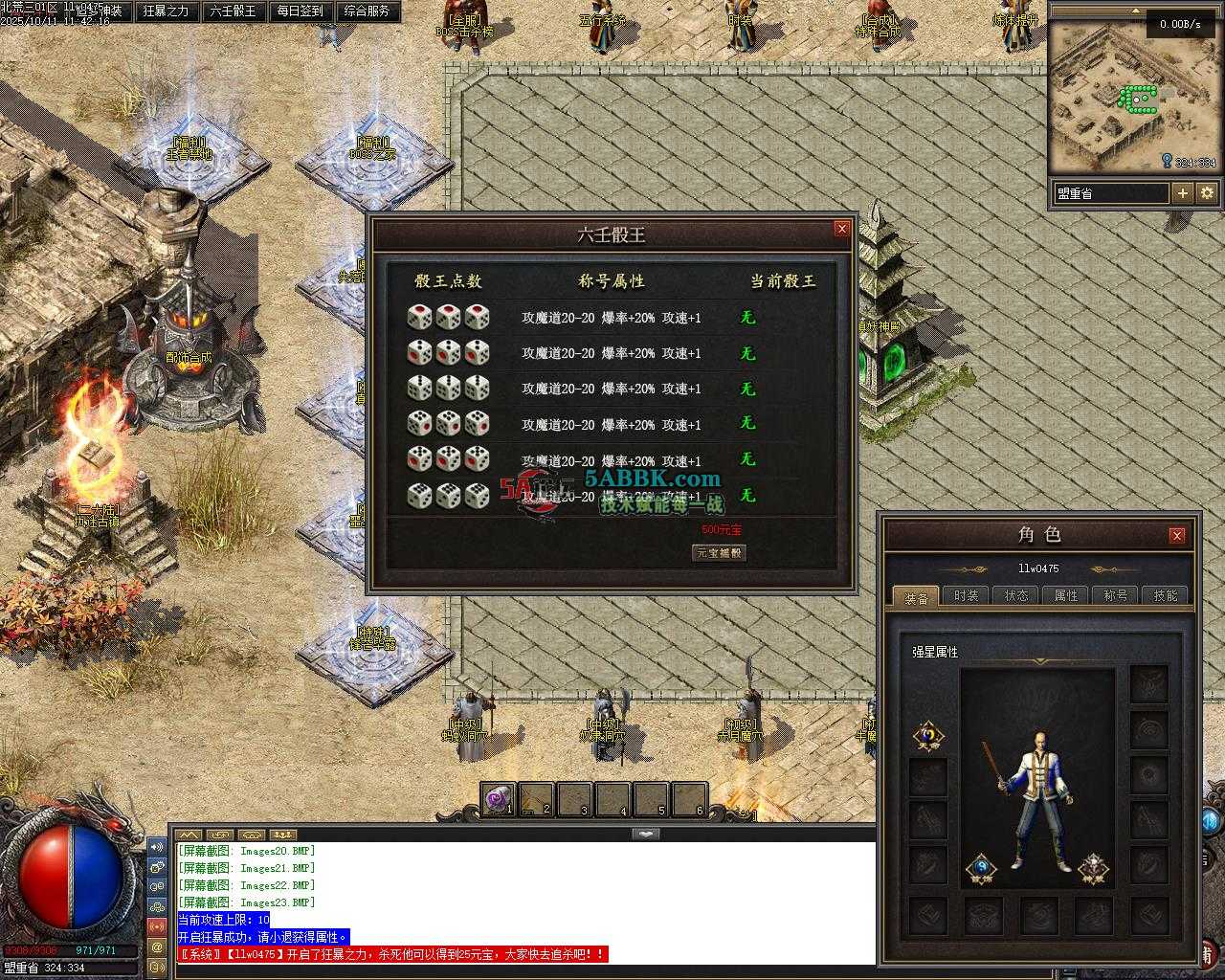Select the 装备 equipment tab
Image resolution: width=1225 pixels, height=980 pixels.
tap(916, 597)
